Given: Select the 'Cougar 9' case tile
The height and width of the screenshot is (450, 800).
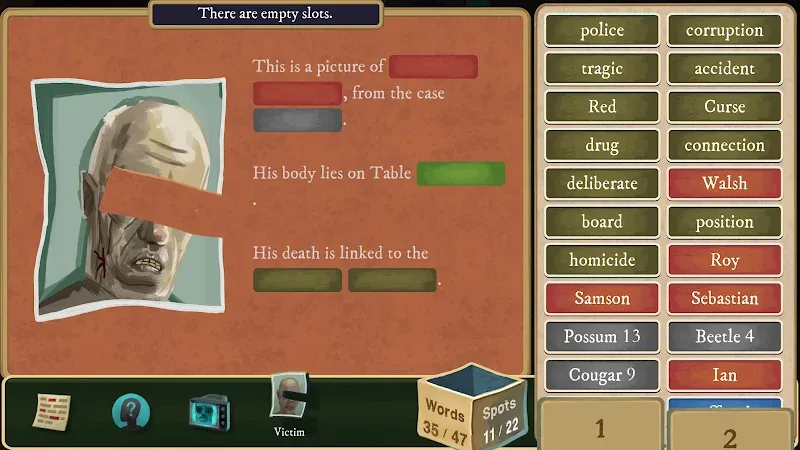Looking at the screenshot, I should [602, 375].
